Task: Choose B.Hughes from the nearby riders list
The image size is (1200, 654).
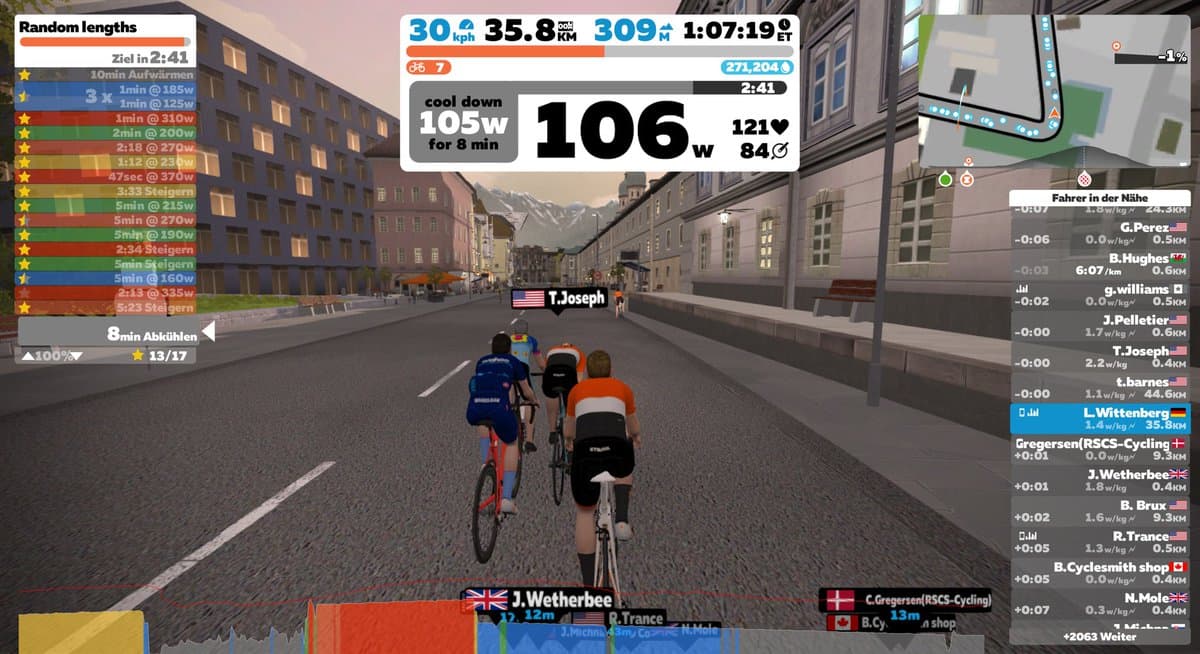Action: [x=1098, y=264]
